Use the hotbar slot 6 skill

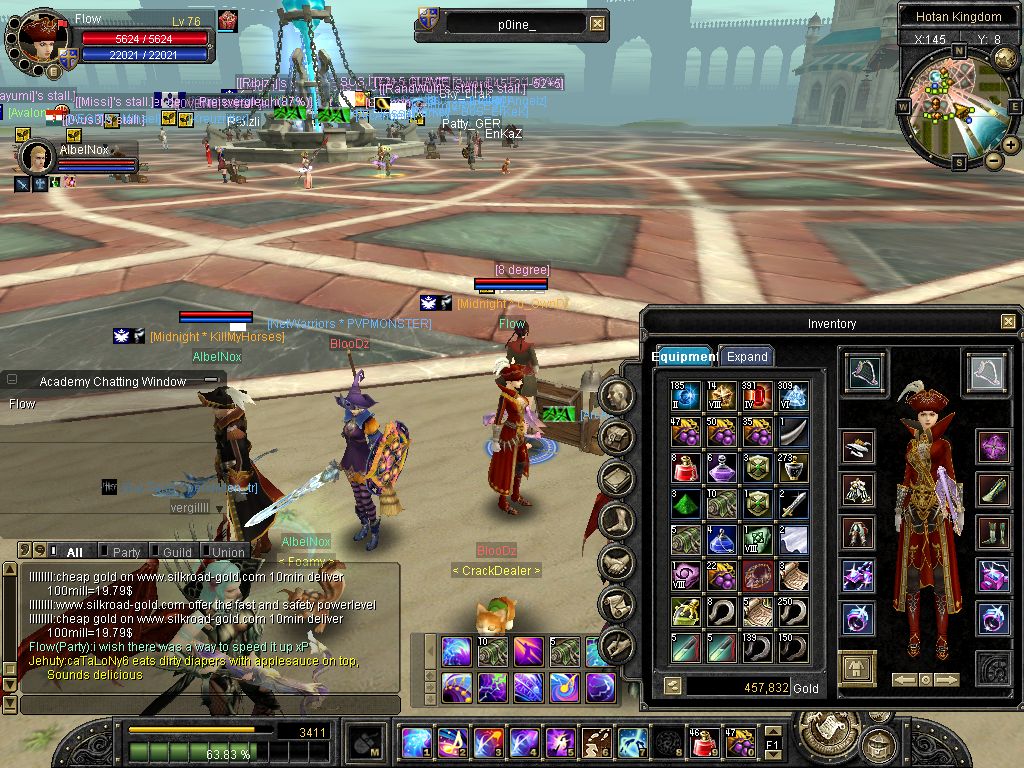point(596,743)
